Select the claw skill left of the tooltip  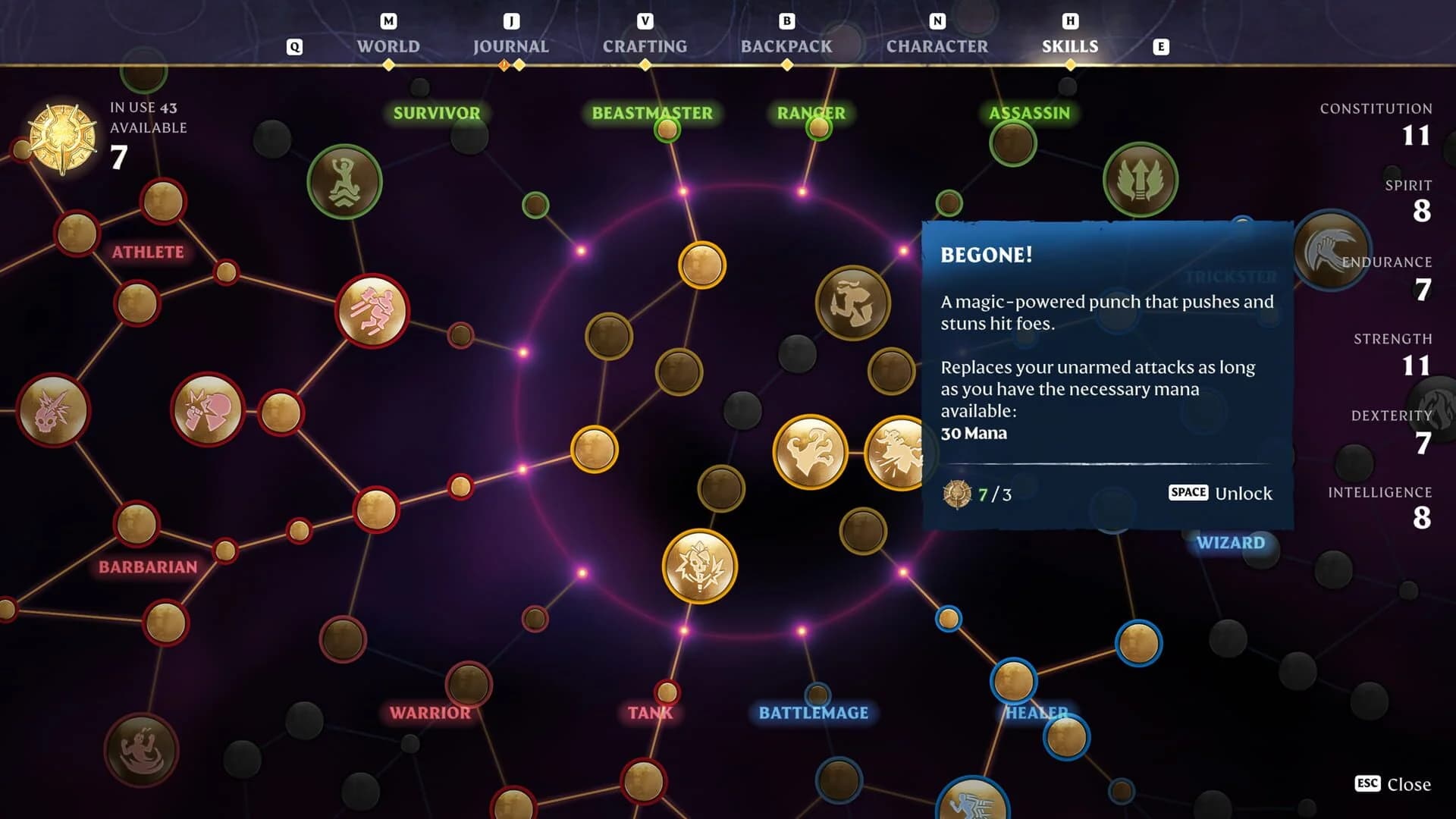[811, 451]
